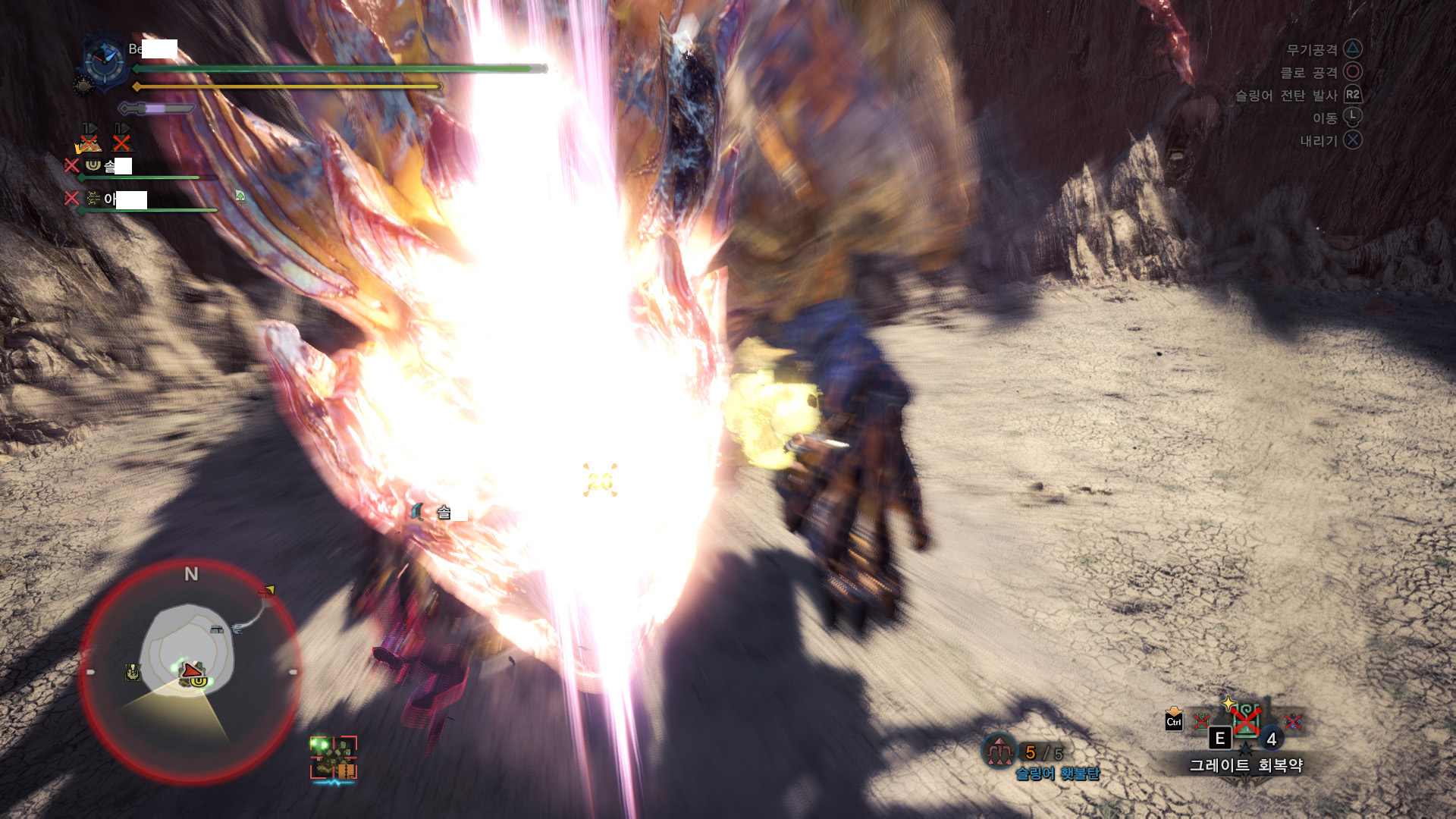Click the weapon sharpness gauge
Screen dimensions: 1456x819
[158, 108]
